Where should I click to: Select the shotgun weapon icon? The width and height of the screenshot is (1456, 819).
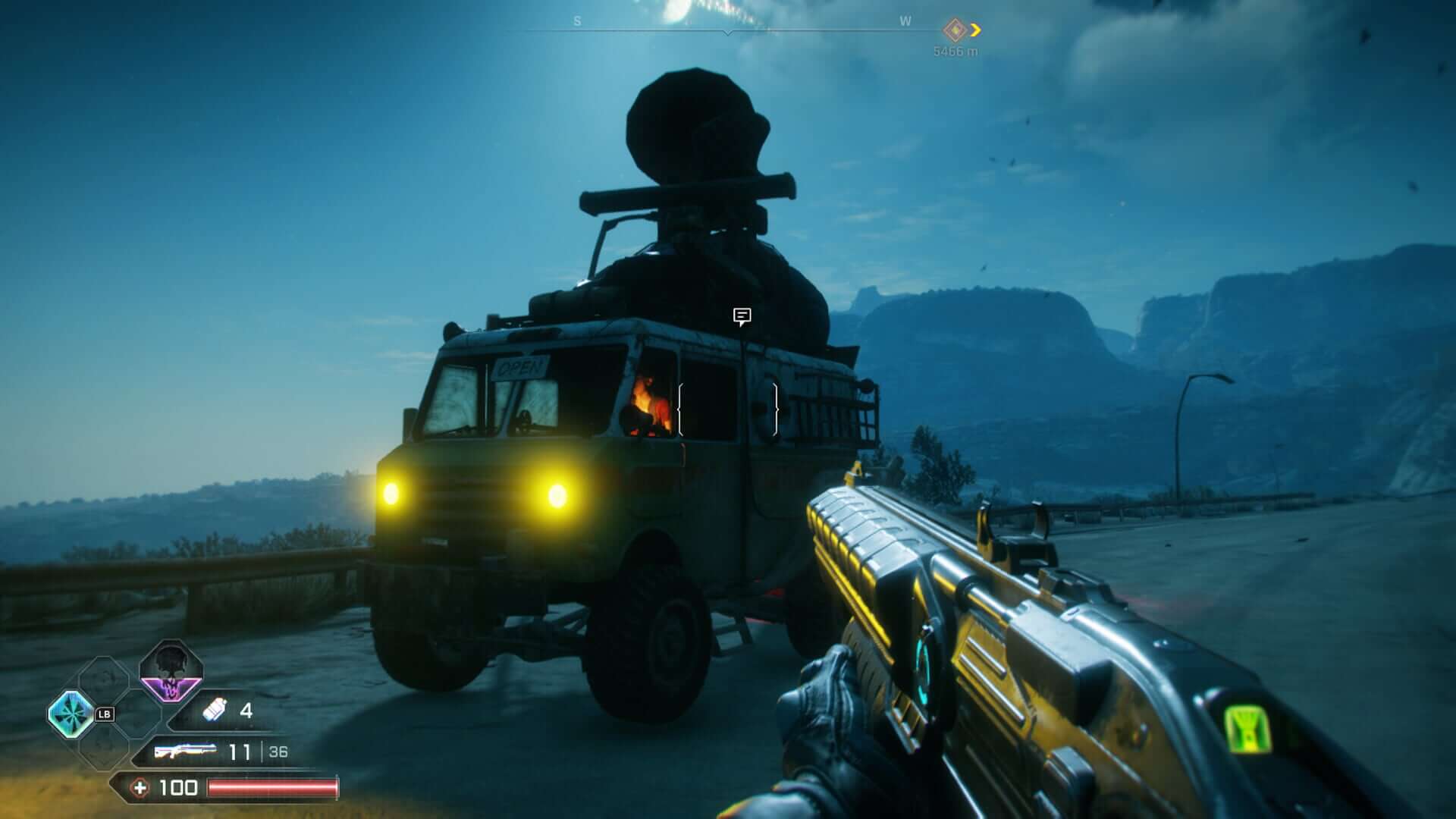coord(184,752)
